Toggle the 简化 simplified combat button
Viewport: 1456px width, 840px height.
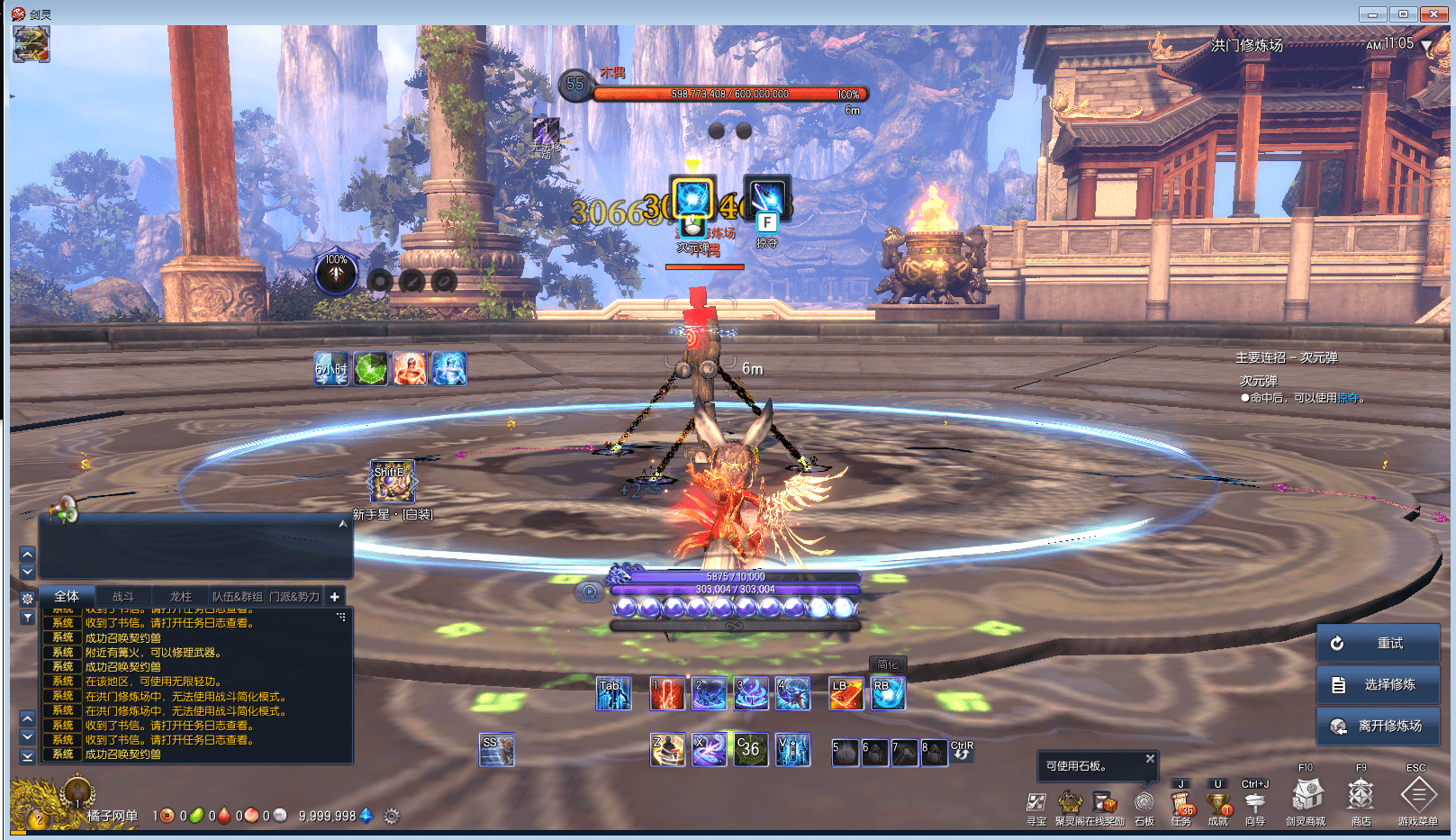click(888, 664)
